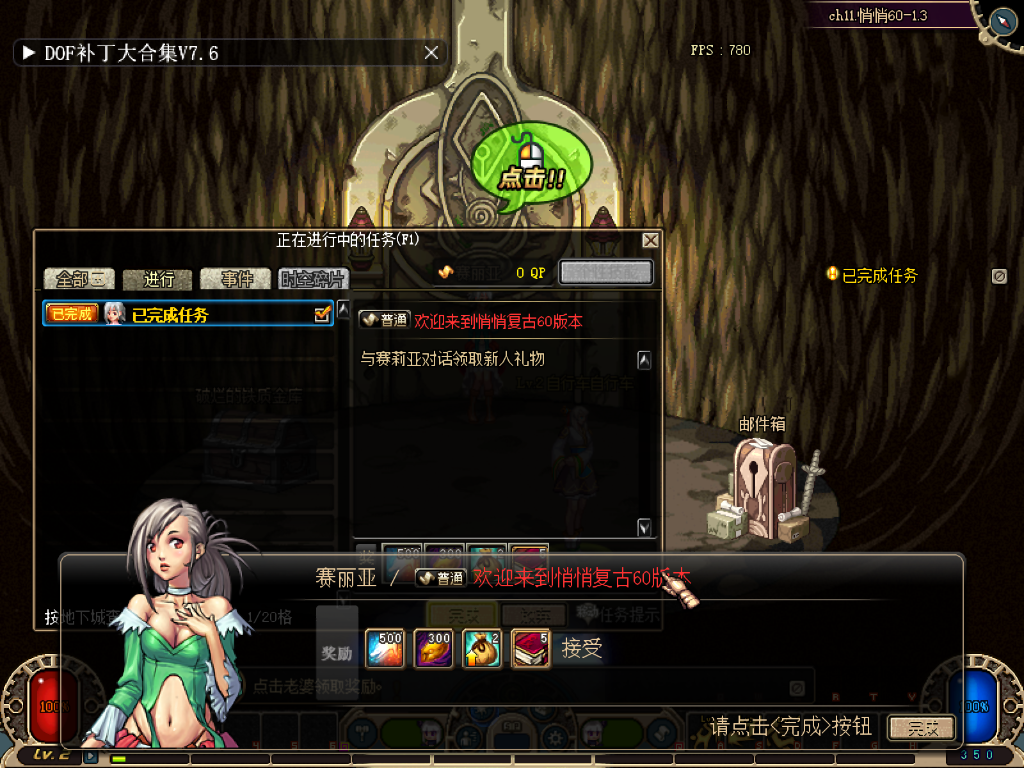Screen dimensions: 1024x768
Task: Click the 完成 button in dialogue
Action: click(921, 727)
